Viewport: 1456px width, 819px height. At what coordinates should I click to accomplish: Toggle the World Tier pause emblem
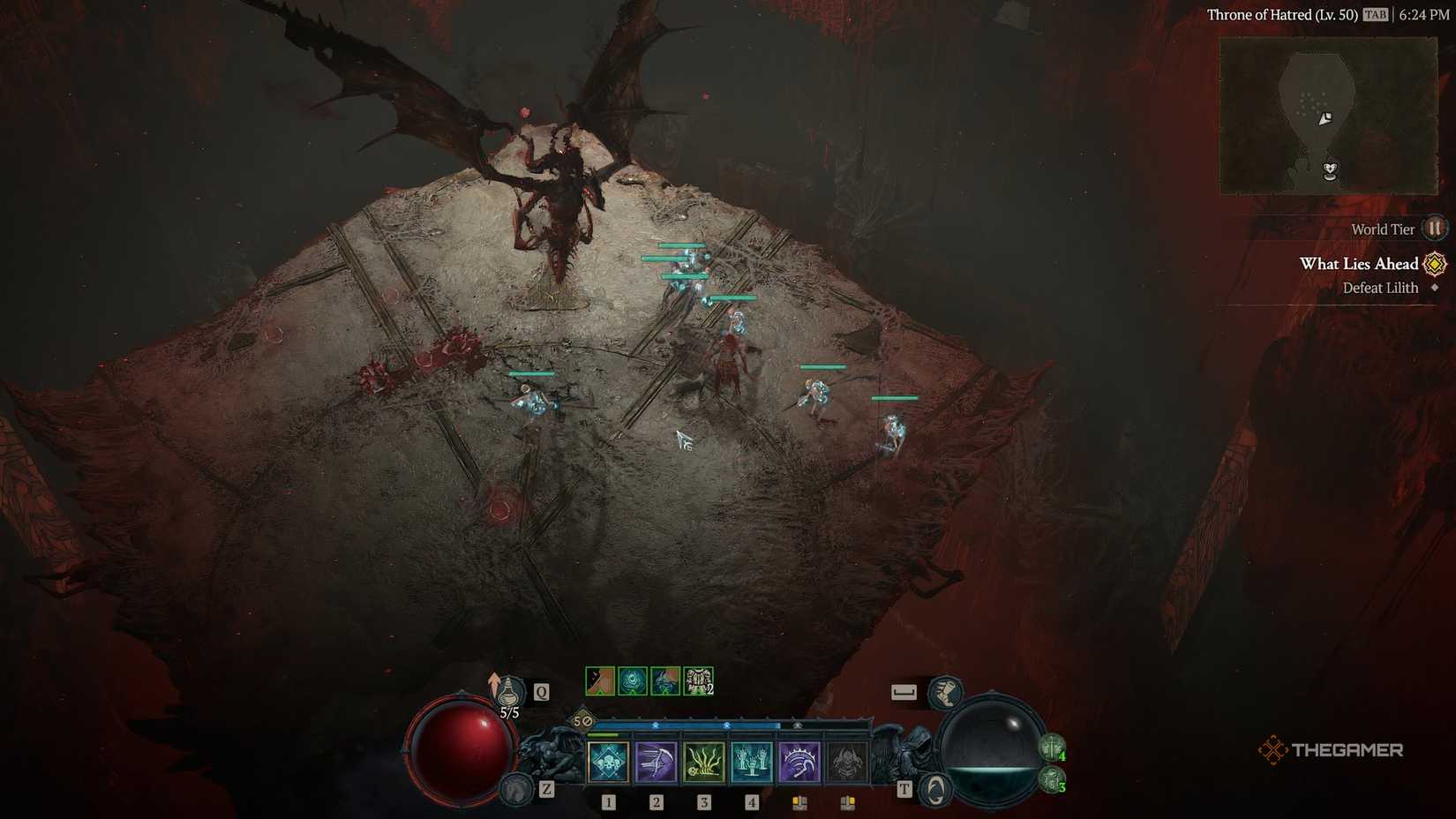1434,228
